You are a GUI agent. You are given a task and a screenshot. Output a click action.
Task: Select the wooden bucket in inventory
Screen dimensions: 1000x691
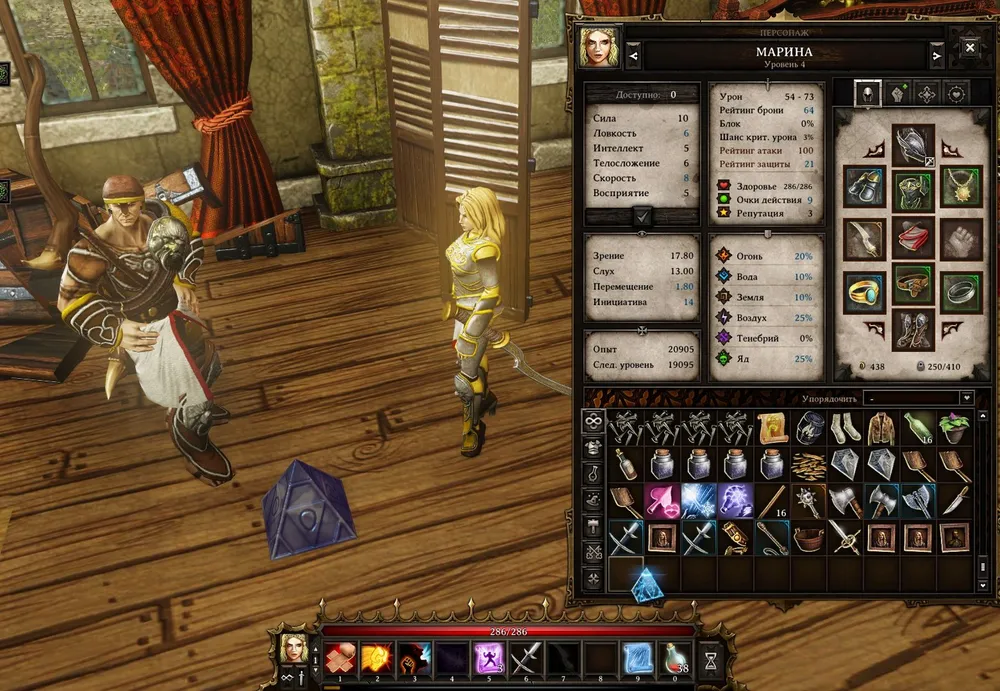[x=809, y=538]
